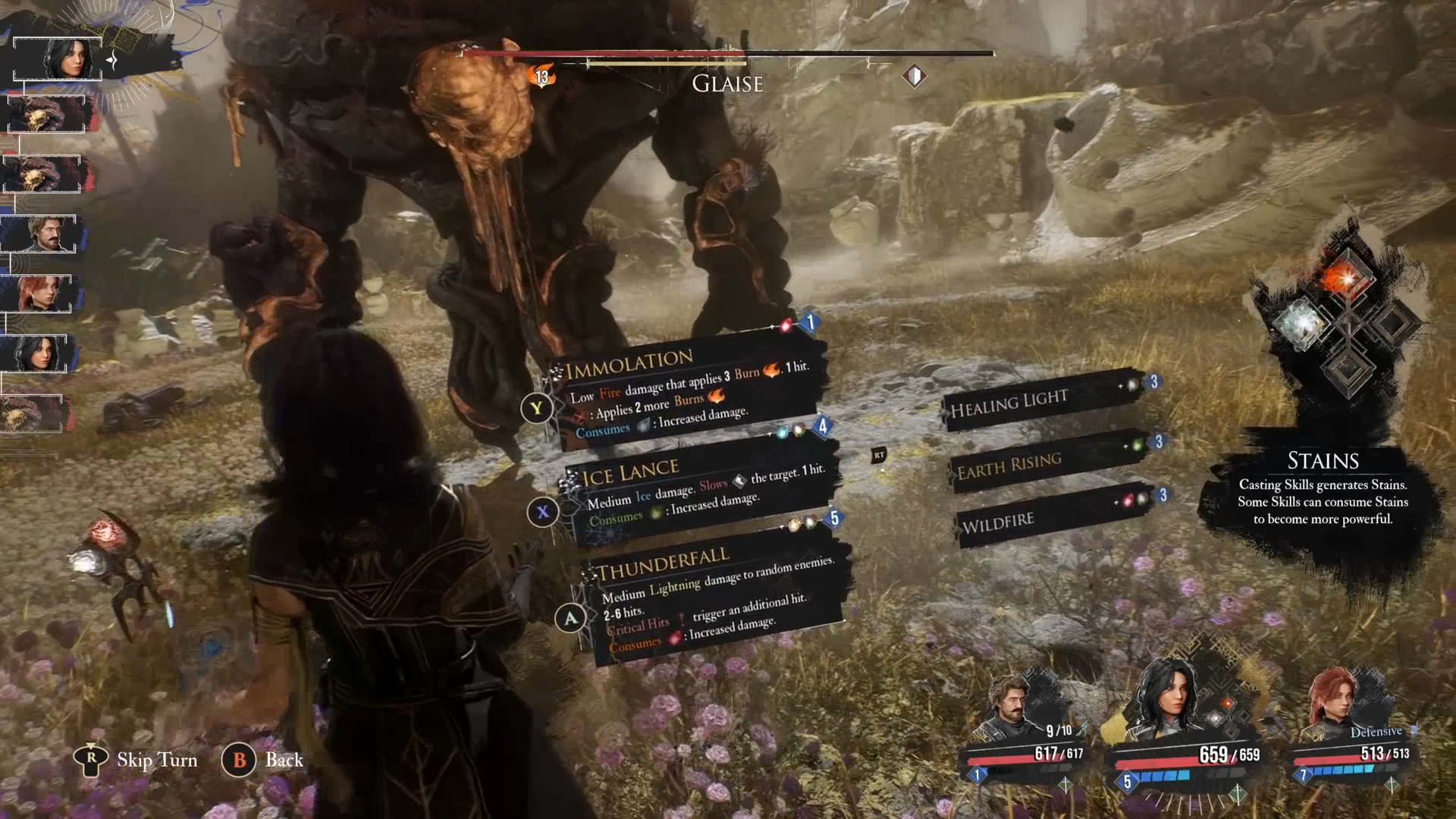Go back with the Back option

coord(284,760)
